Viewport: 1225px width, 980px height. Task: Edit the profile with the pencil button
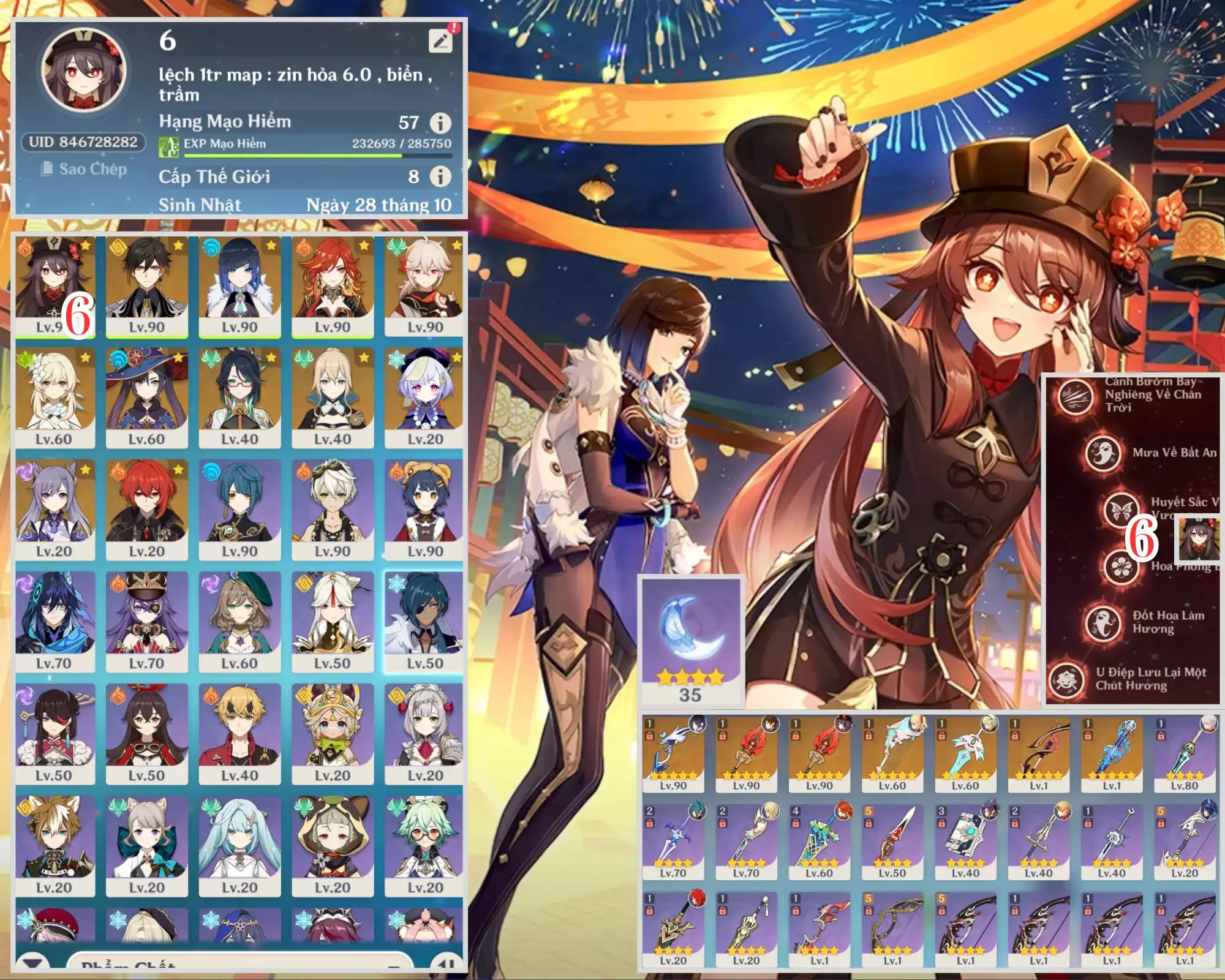click(440, 40)
